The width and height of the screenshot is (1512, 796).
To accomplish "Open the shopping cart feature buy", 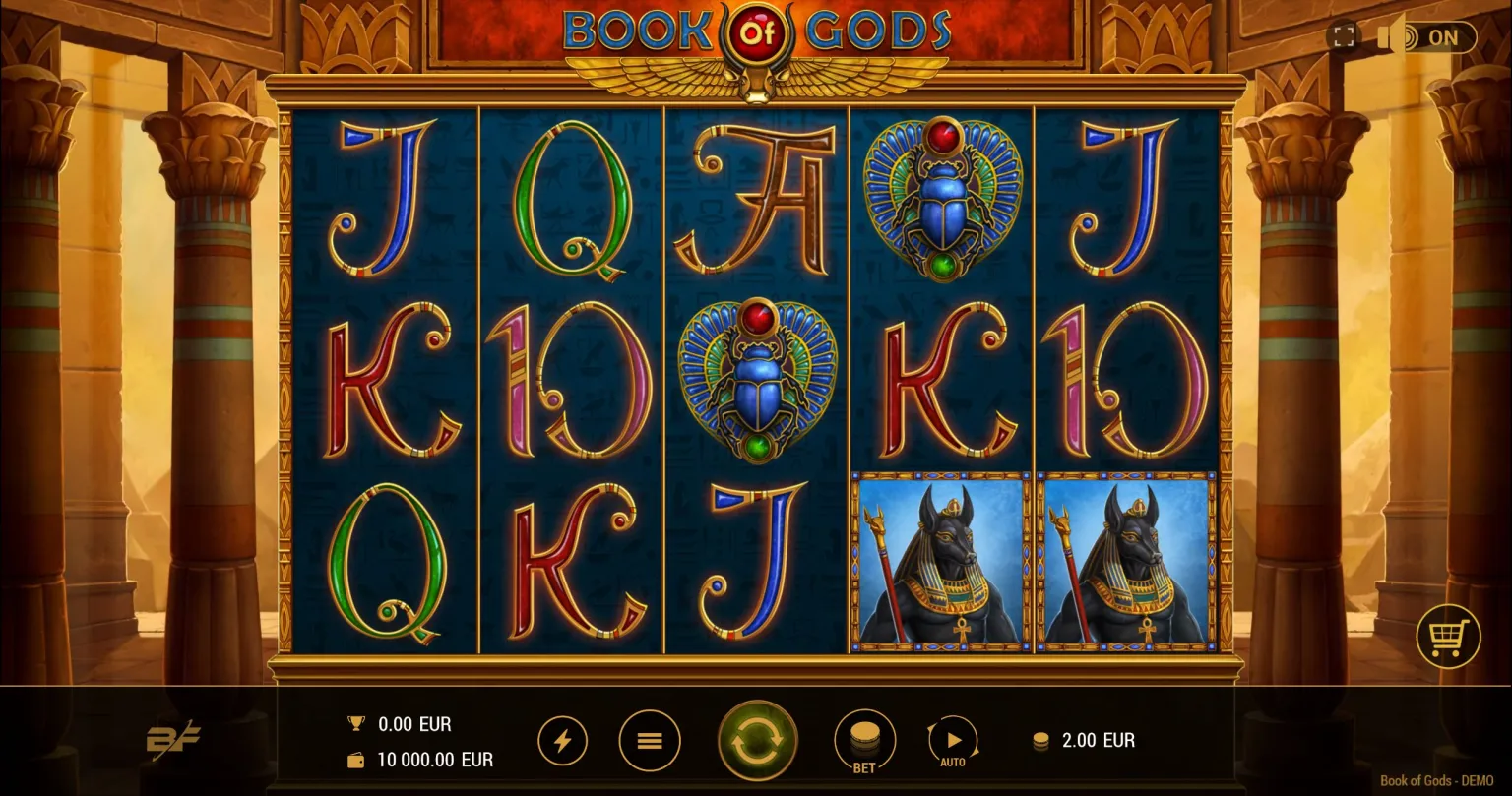I will (x=1448, y=637).
